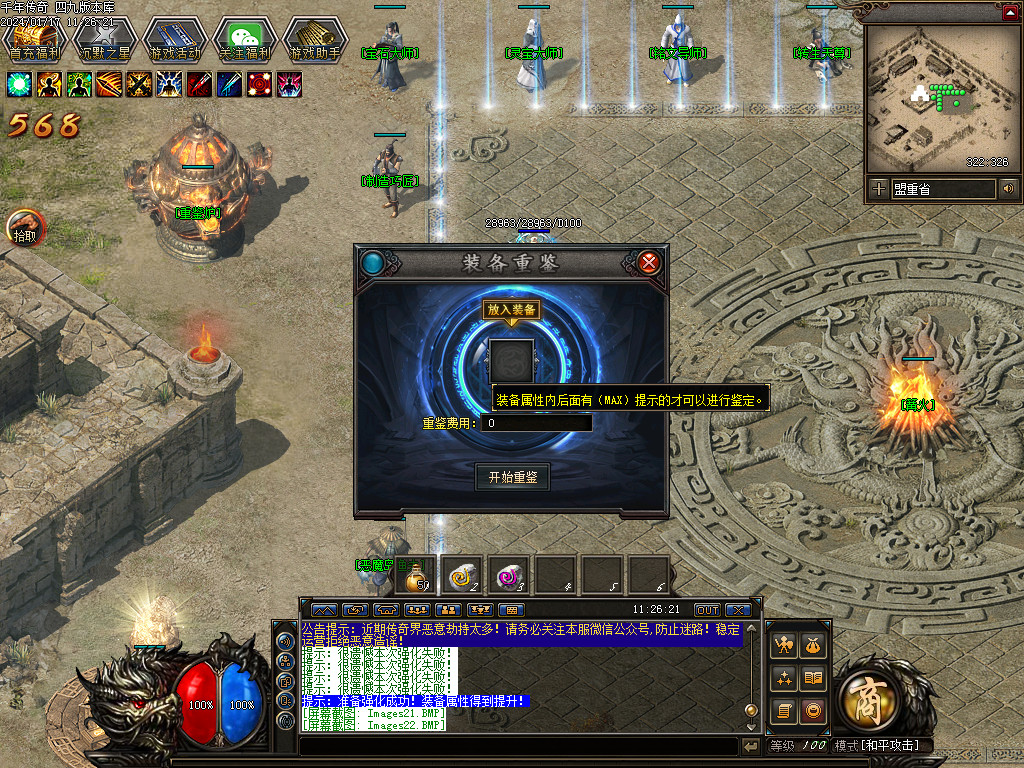
Task: Use the yellow swirl stone in hotbar slot 2
Action: [462, 575]
